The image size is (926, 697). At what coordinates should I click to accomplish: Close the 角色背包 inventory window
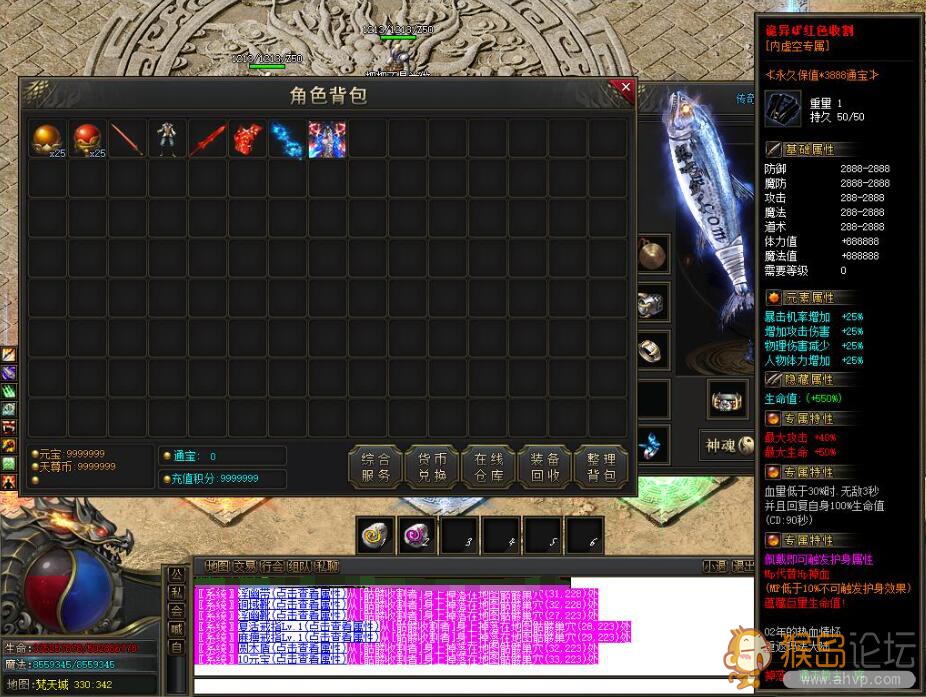click(x=626, y=88)
